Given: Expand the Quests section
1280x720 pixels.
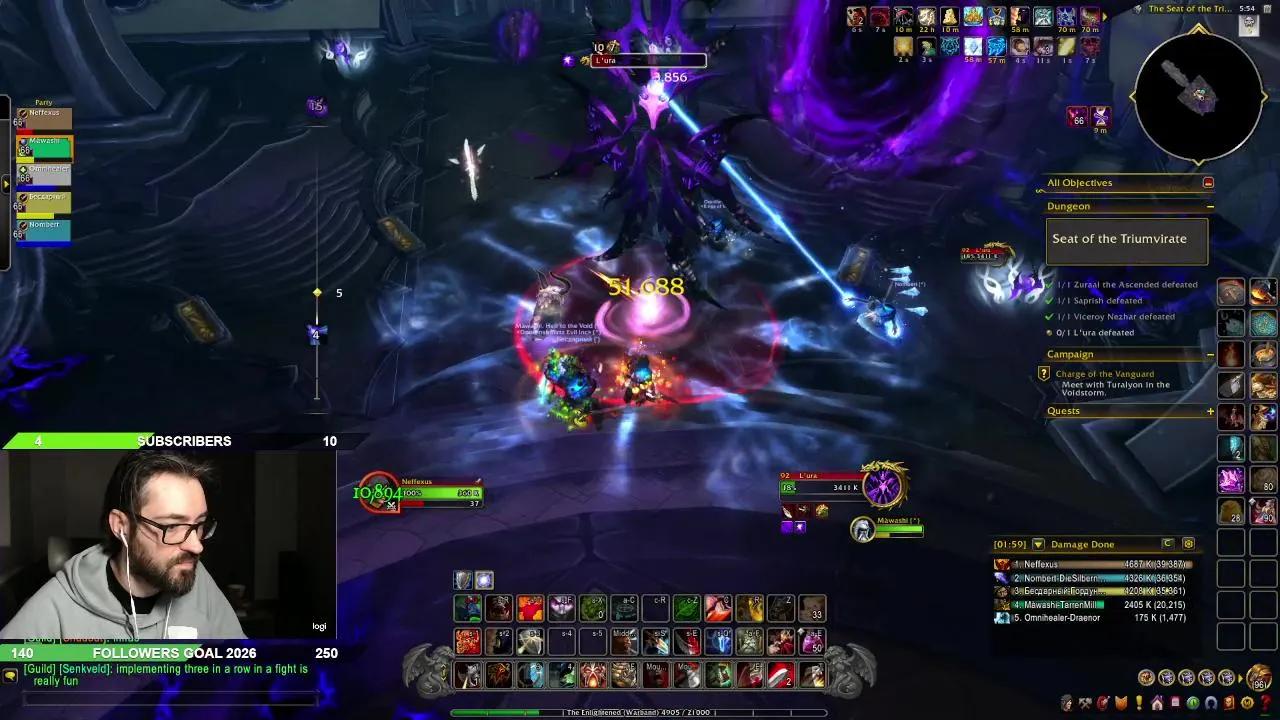Looking at the screenshot, I should pos(1209,410).
